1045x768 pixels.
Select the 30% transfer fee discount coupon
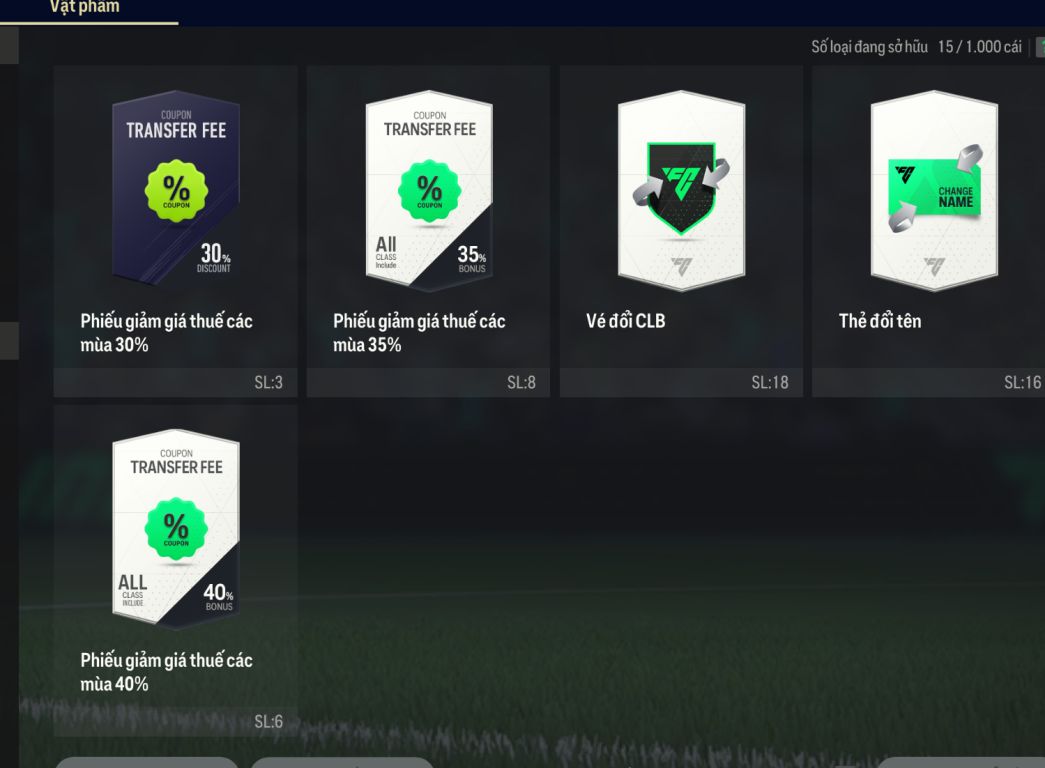176,230
